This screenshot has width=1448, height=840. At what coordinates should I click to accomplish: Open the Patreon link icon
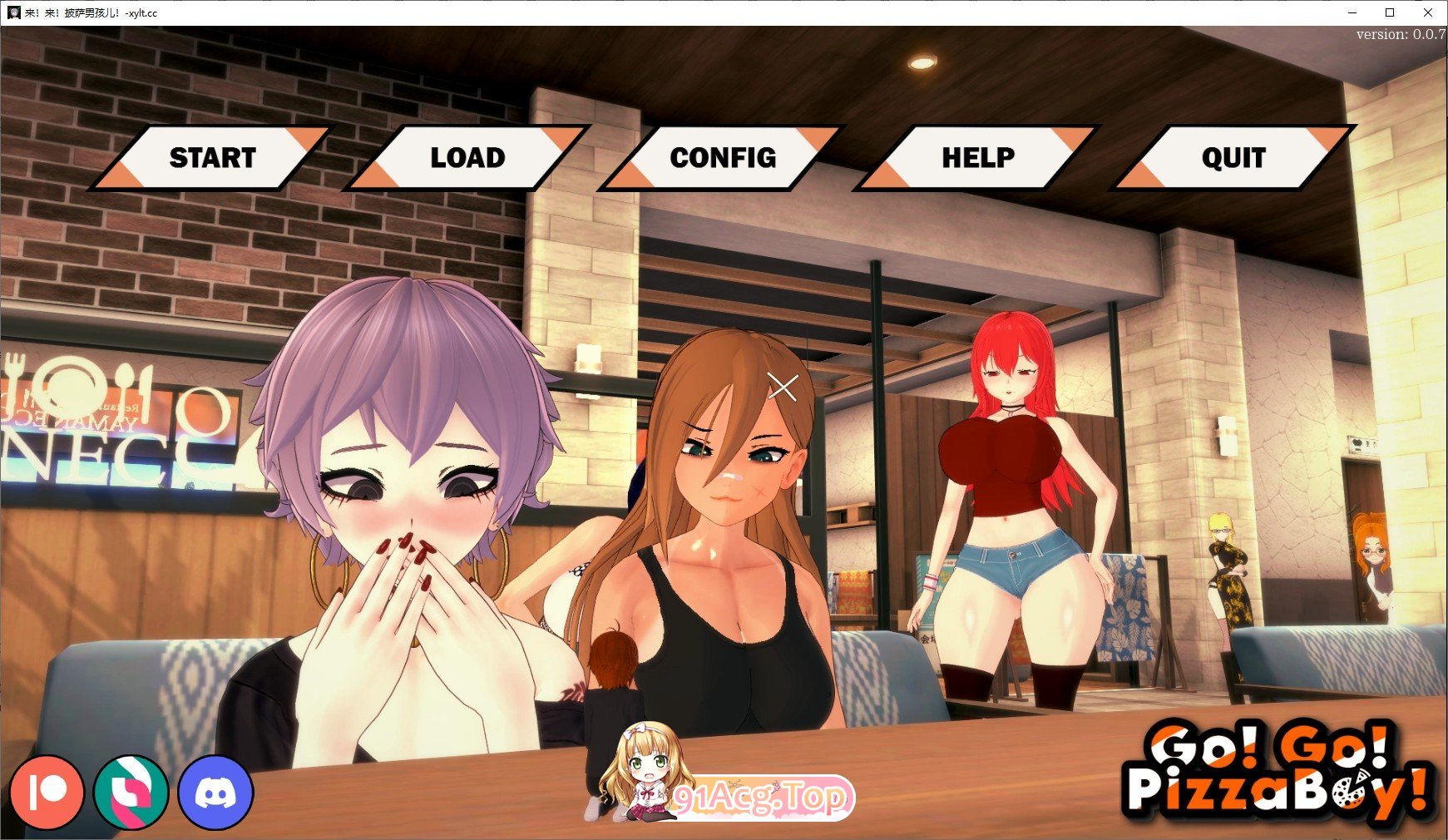tap(47, 793)
